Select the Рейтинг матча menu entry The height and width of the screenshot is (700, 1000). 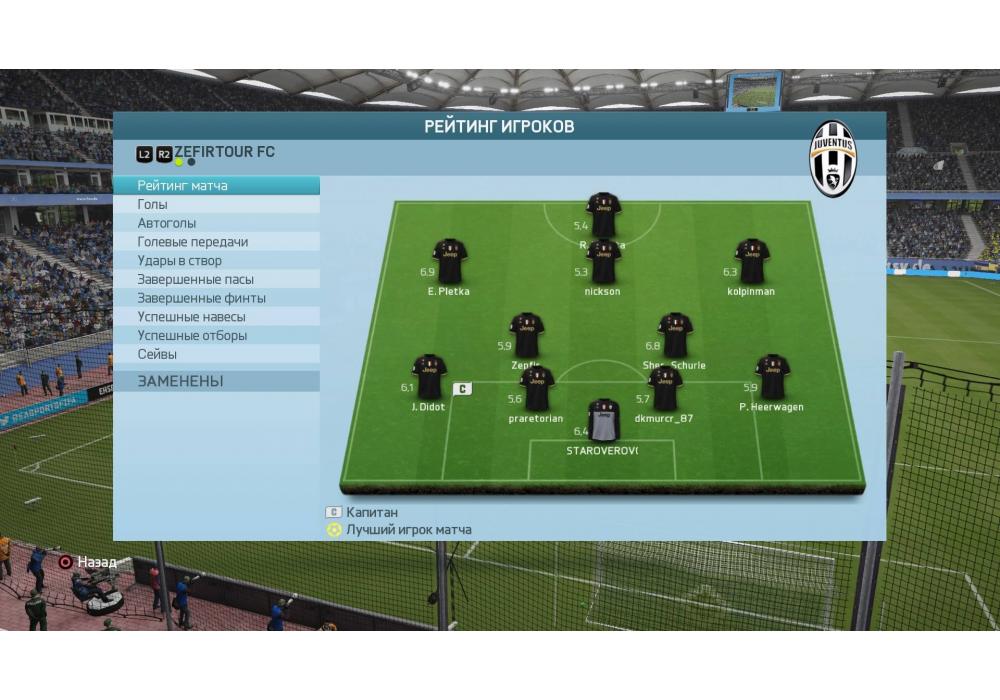(216, 186)
